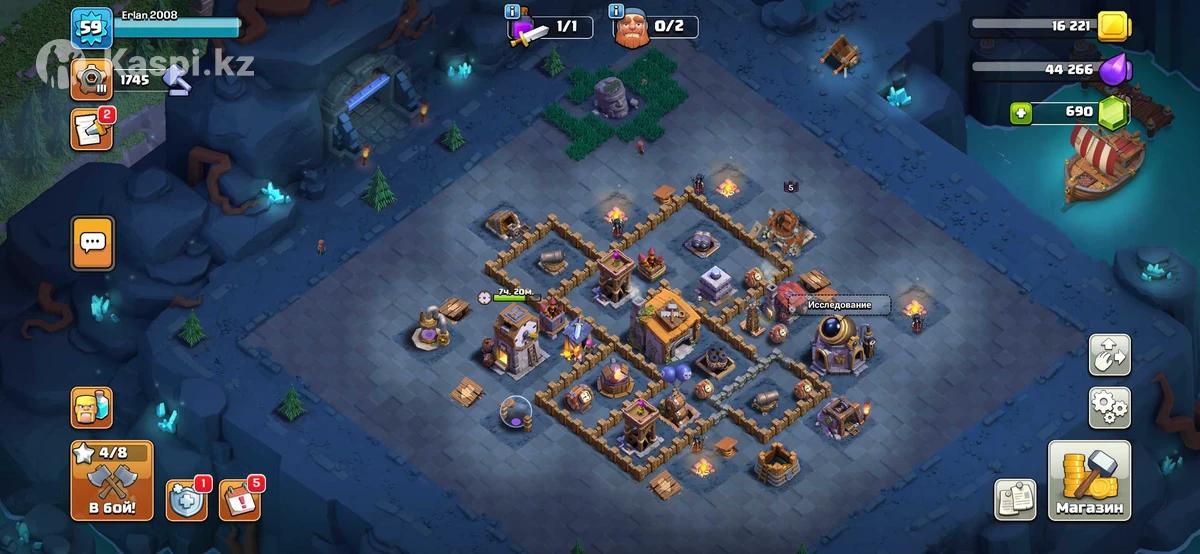Open the icon with the red 2 badge
Image resolution: width=1200 pixels, height=554 pixels.
pos(90,130)
